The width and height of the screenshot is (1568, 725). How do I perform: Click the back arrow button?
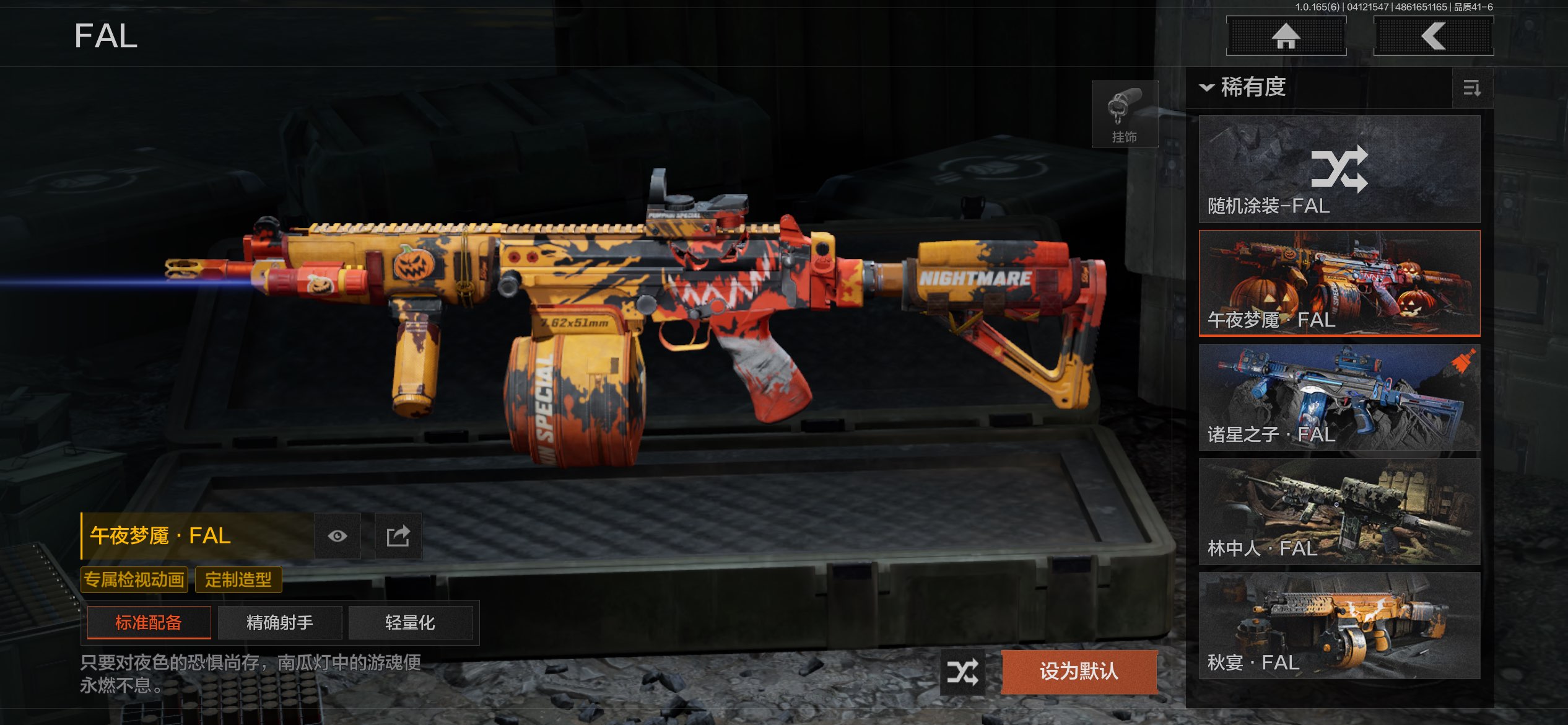(1433, 36)
